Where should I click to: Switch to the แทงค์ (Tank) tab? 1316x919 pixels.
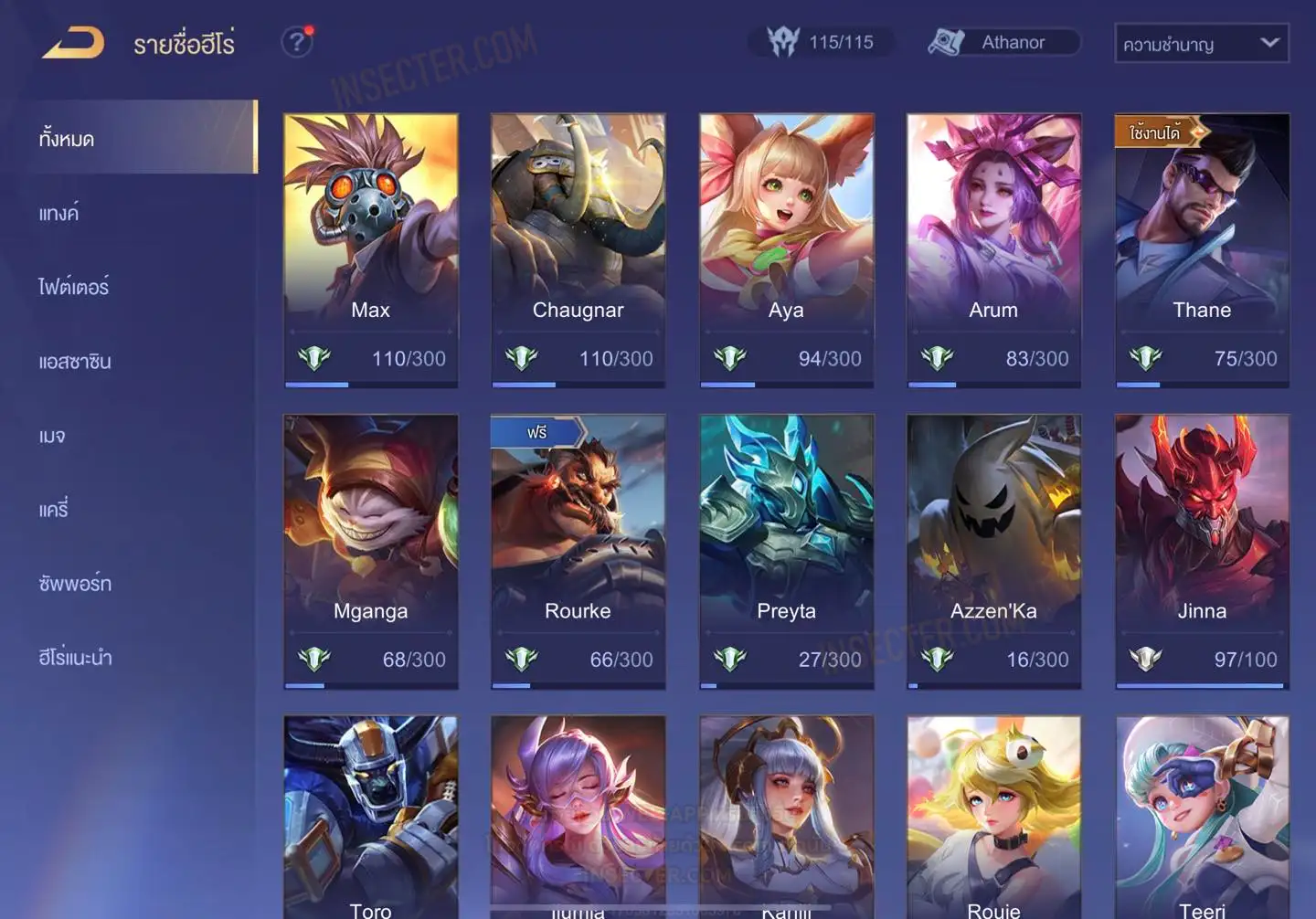click(59, 214)
